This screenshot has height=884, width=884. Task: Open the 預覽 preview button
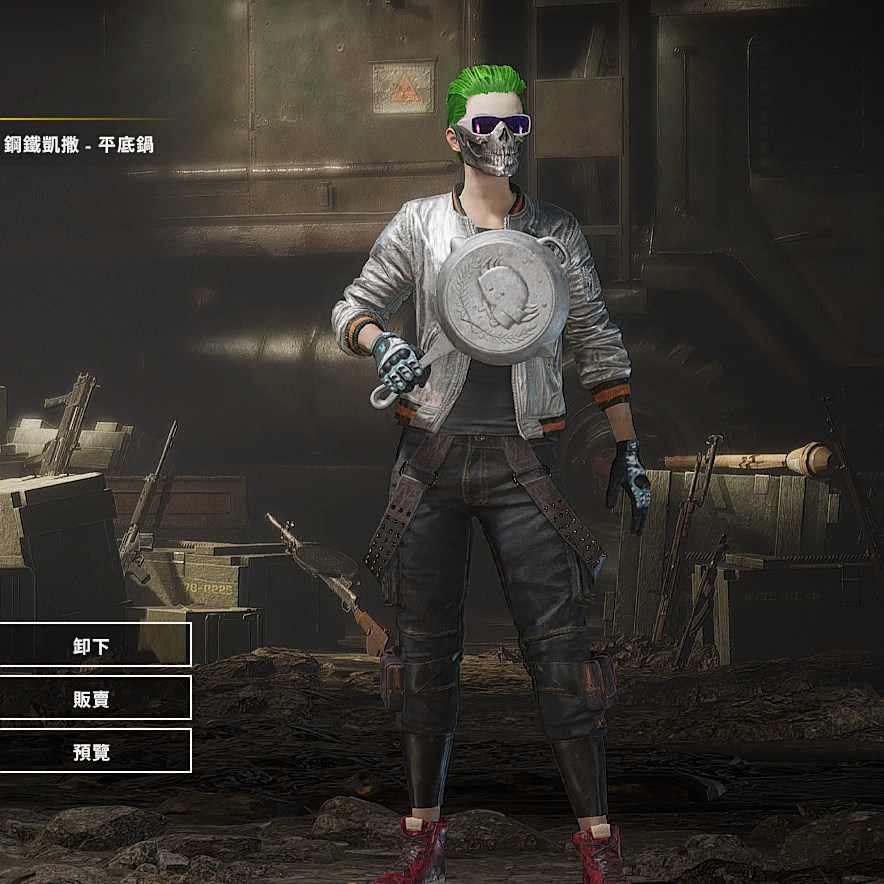(92, 751)
